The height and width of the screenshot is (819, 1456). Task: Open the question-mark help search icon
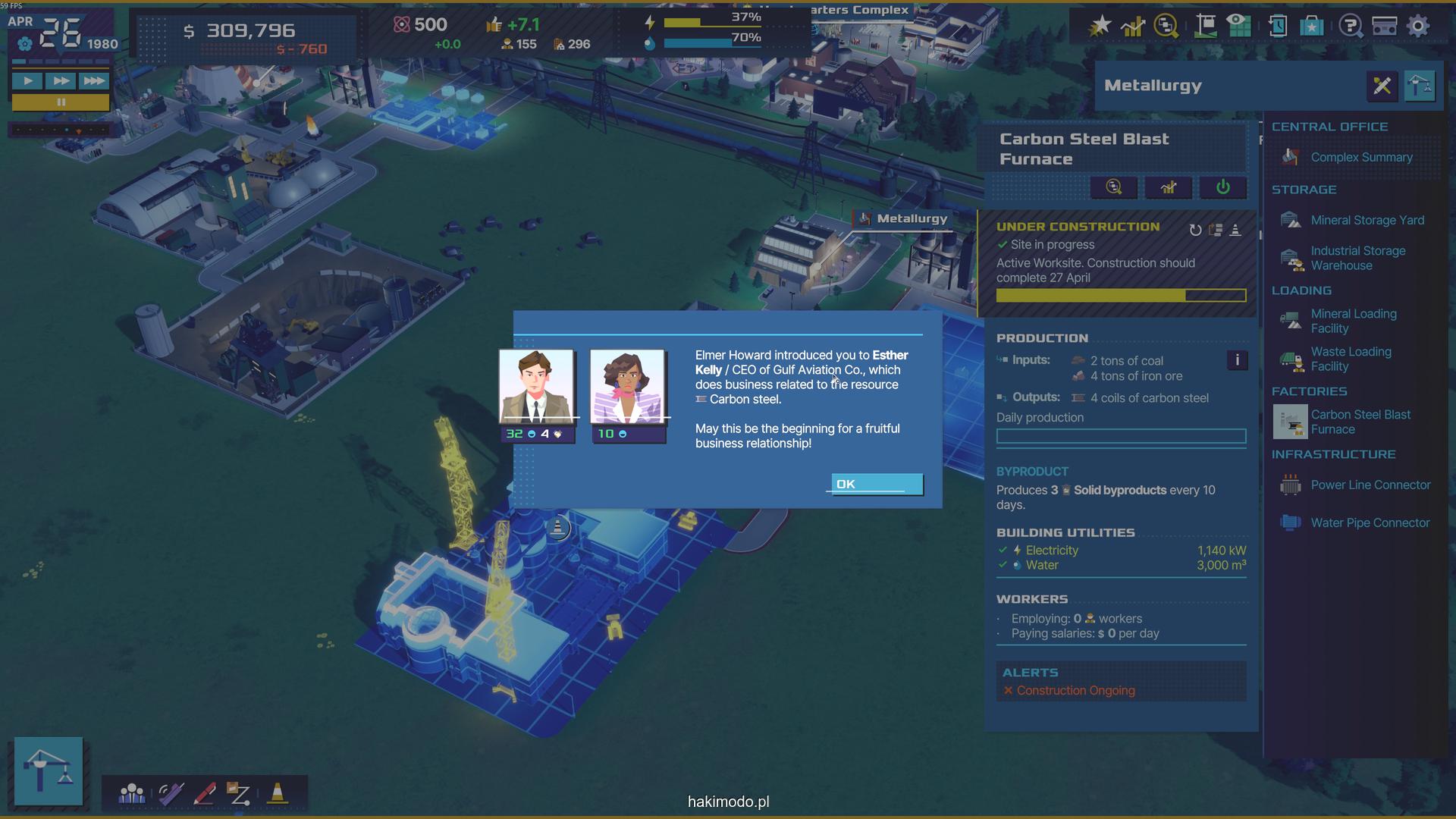tap(1350, 26)
